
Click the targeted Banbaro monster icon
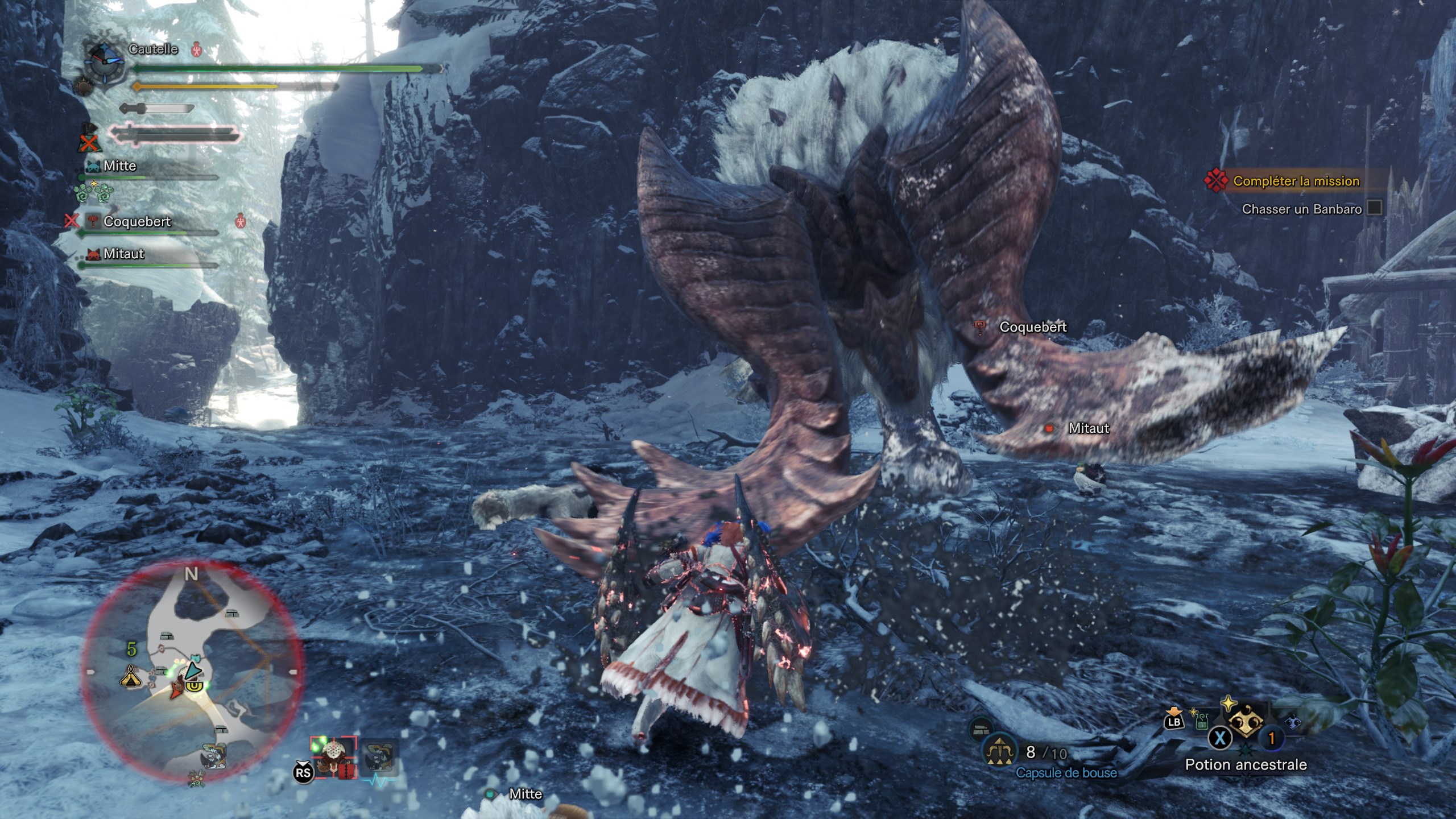click(x=334, y=756)
